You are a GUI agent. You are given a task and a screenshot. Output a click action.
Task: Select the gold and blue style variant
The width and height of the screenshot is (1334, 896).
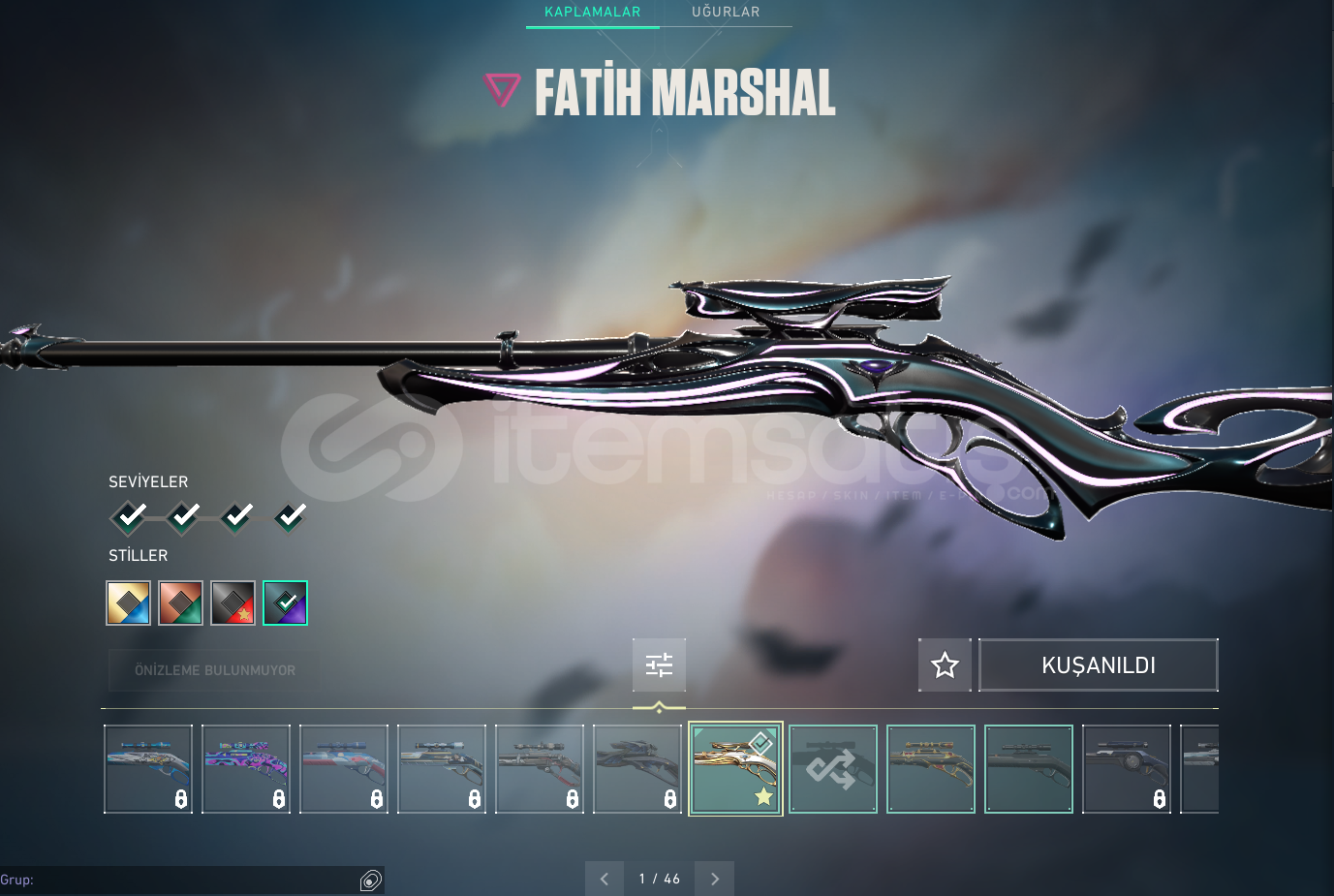click(x=129, y=602)
